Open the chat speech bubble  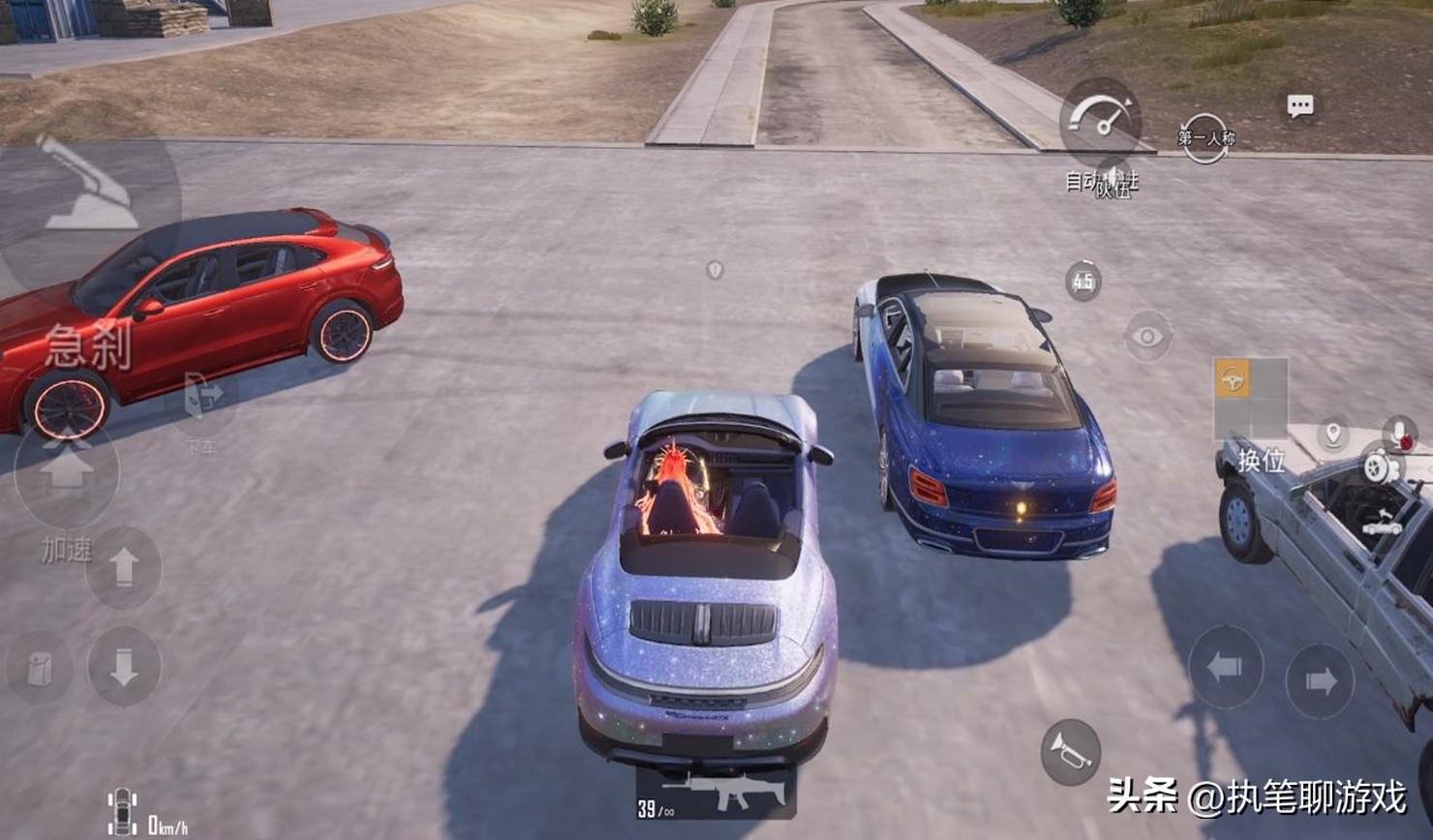coord(1299,106)
